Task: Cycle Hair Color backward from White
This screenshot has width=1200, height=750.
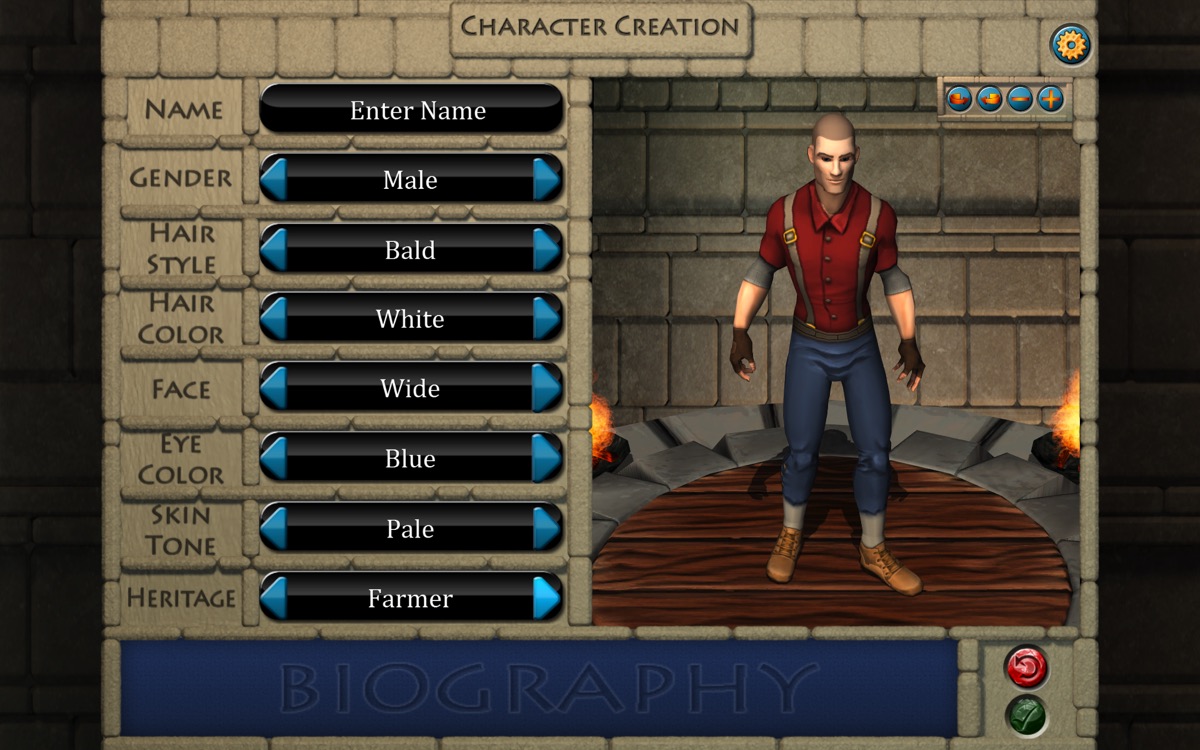Action: (x=275, y=318)
